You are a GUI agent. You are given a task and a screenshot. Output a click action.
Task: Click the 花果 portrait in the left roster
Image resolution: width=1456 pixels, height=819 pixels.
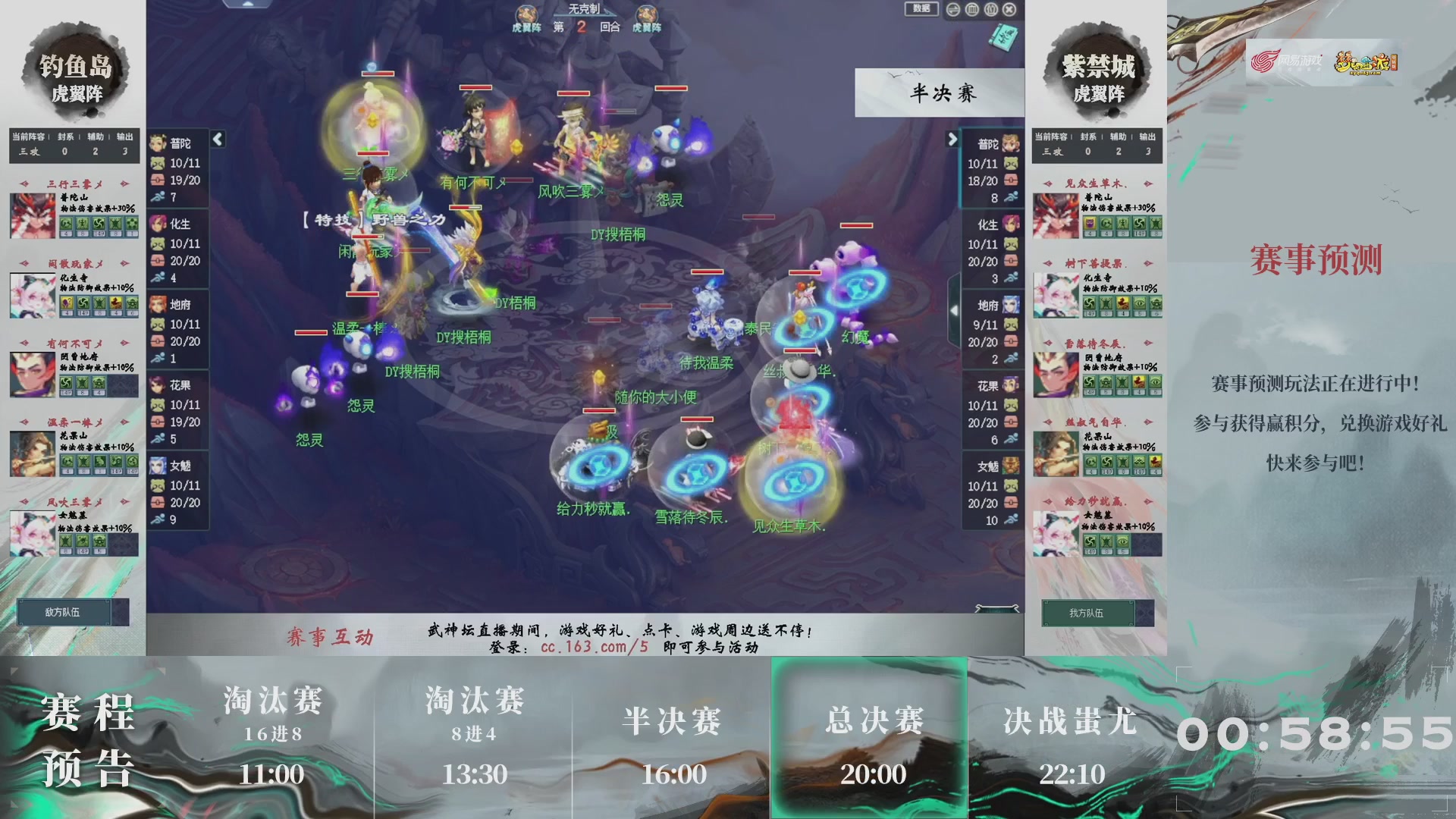click(x=158, y=384)
